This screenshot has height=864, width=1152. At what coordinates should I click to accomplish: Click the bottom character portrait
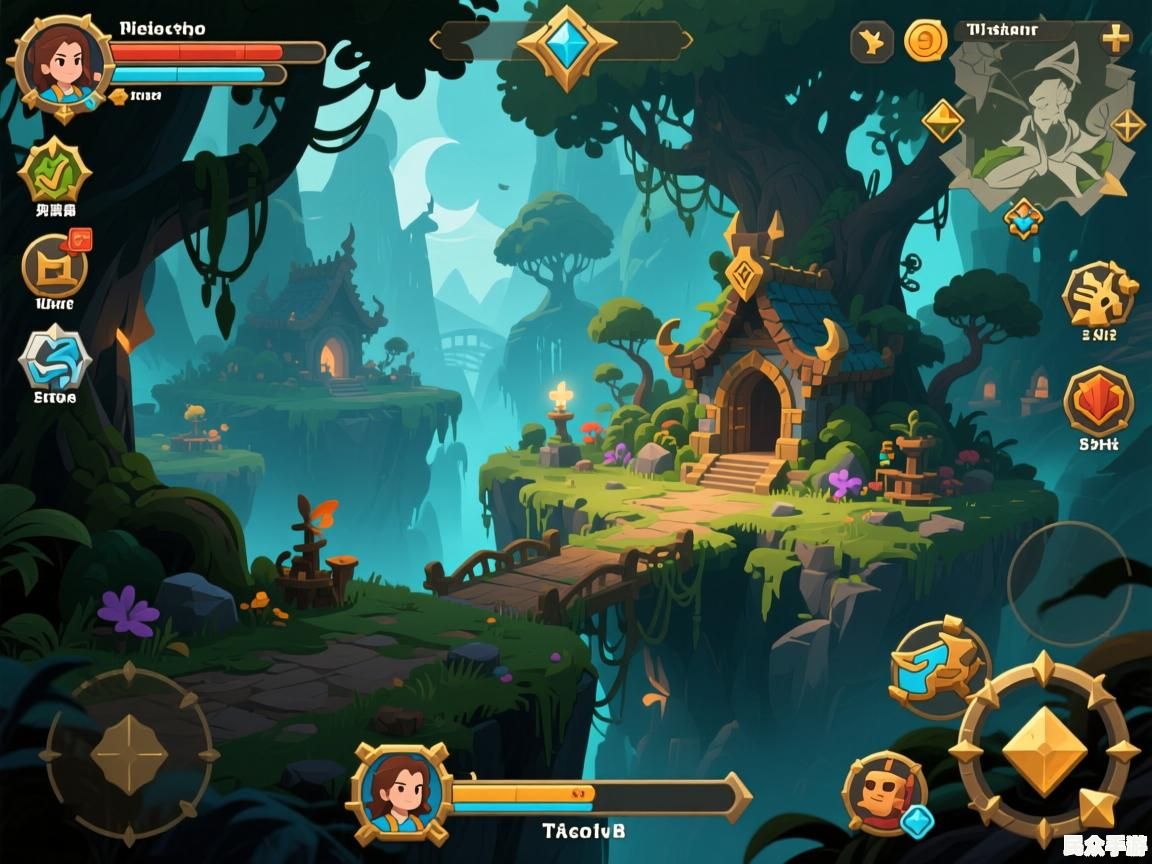(x=400, y=792)
